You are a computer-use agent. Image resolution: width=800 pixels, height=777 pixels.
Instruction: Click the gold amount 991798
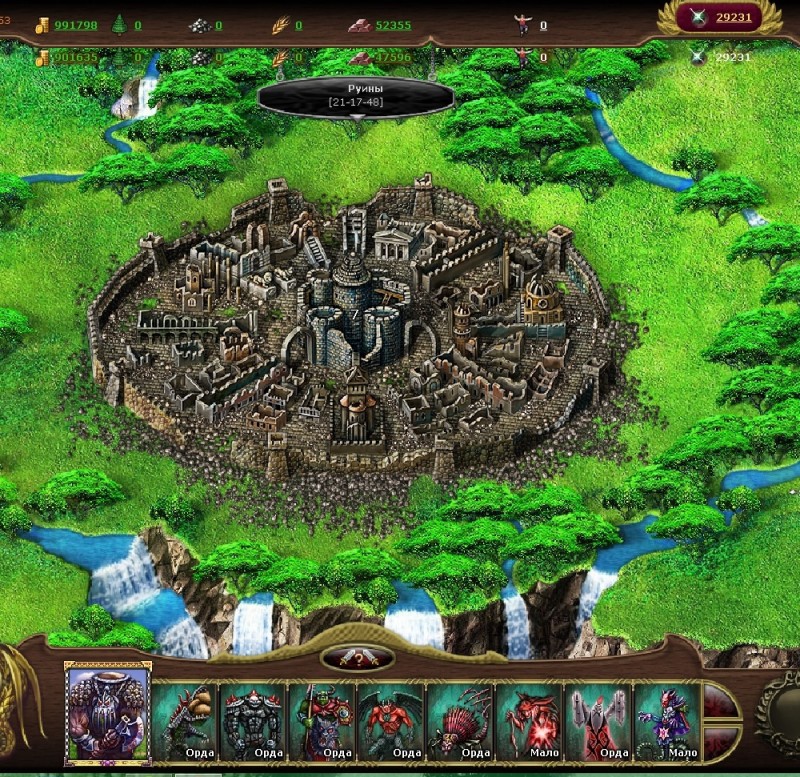pyautogui.click(x=76, y=25)
